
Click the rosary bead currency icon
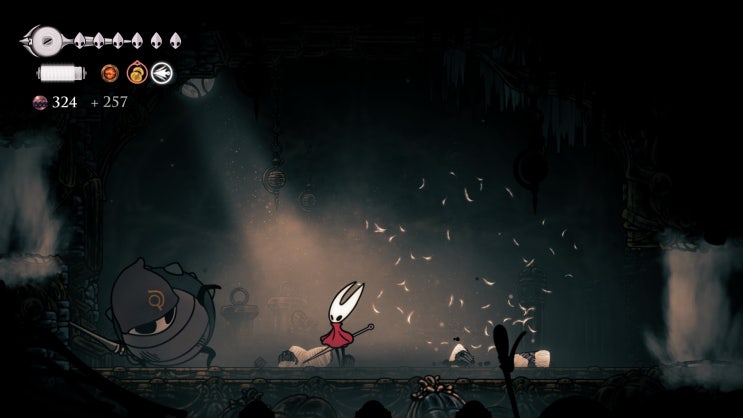40,102
